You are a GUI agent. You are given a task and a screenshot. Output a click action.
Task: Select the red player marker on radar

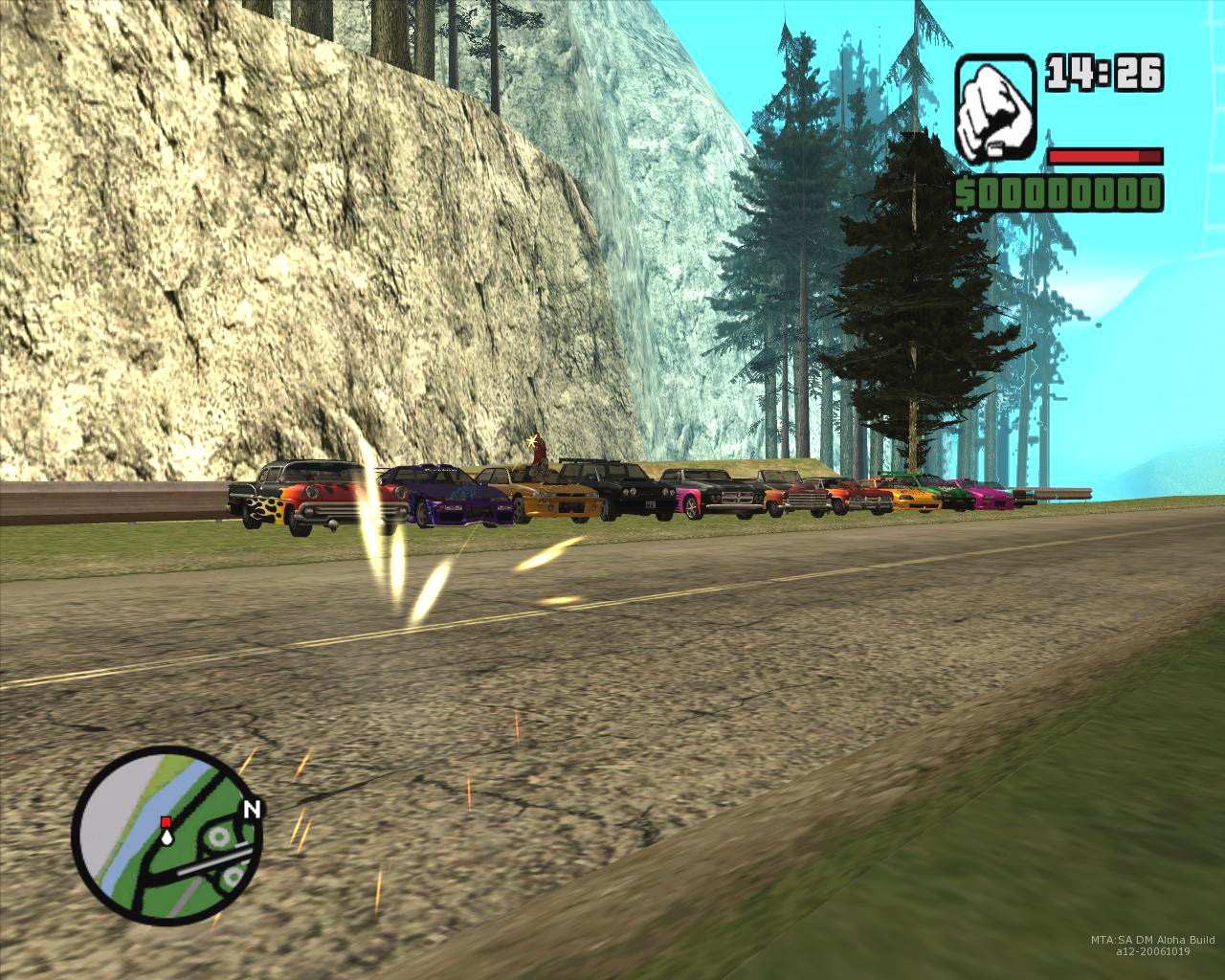click(166, 822)
